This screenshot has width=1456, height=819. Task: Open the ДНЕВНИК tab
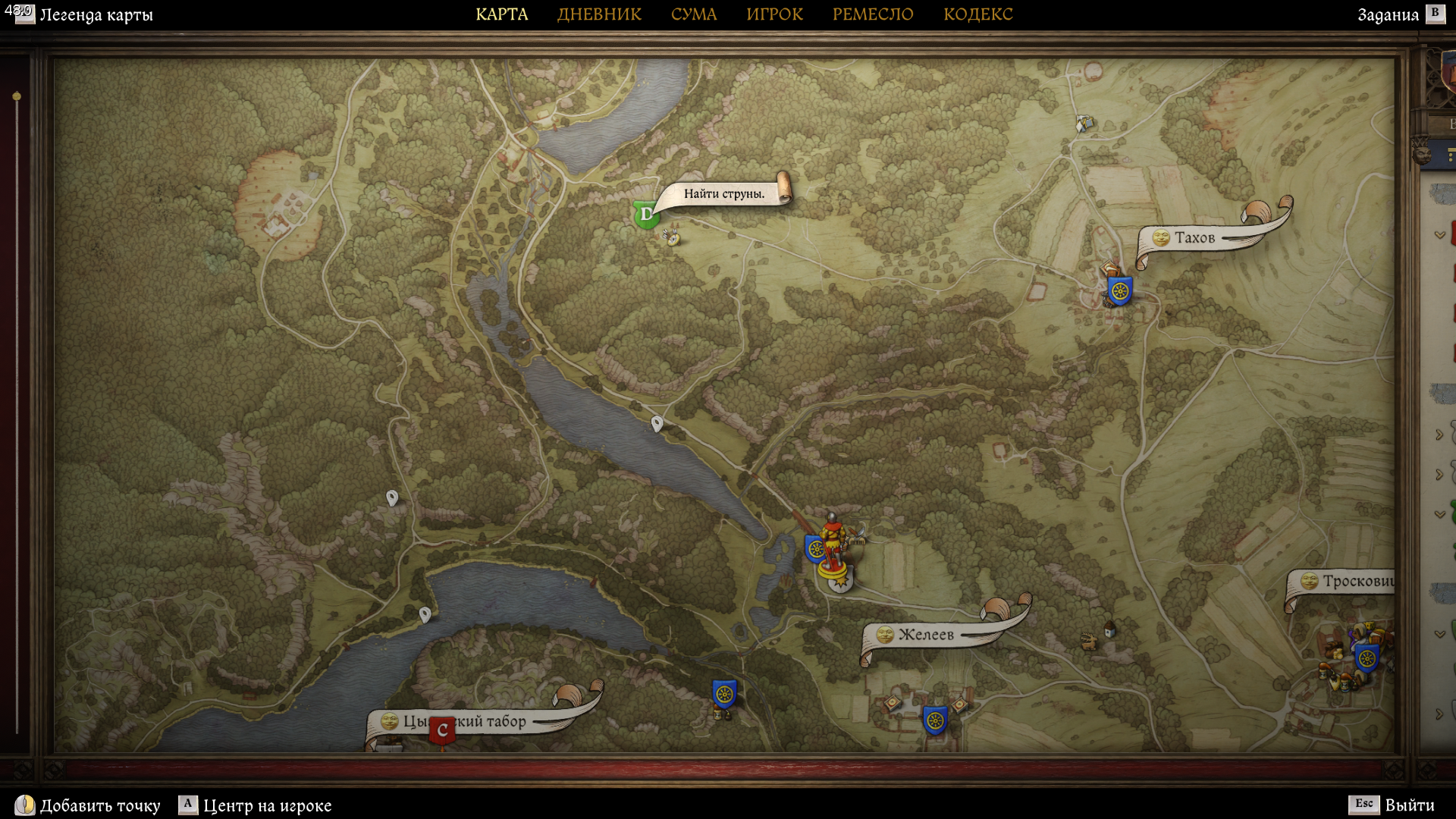tap(599, 14)
